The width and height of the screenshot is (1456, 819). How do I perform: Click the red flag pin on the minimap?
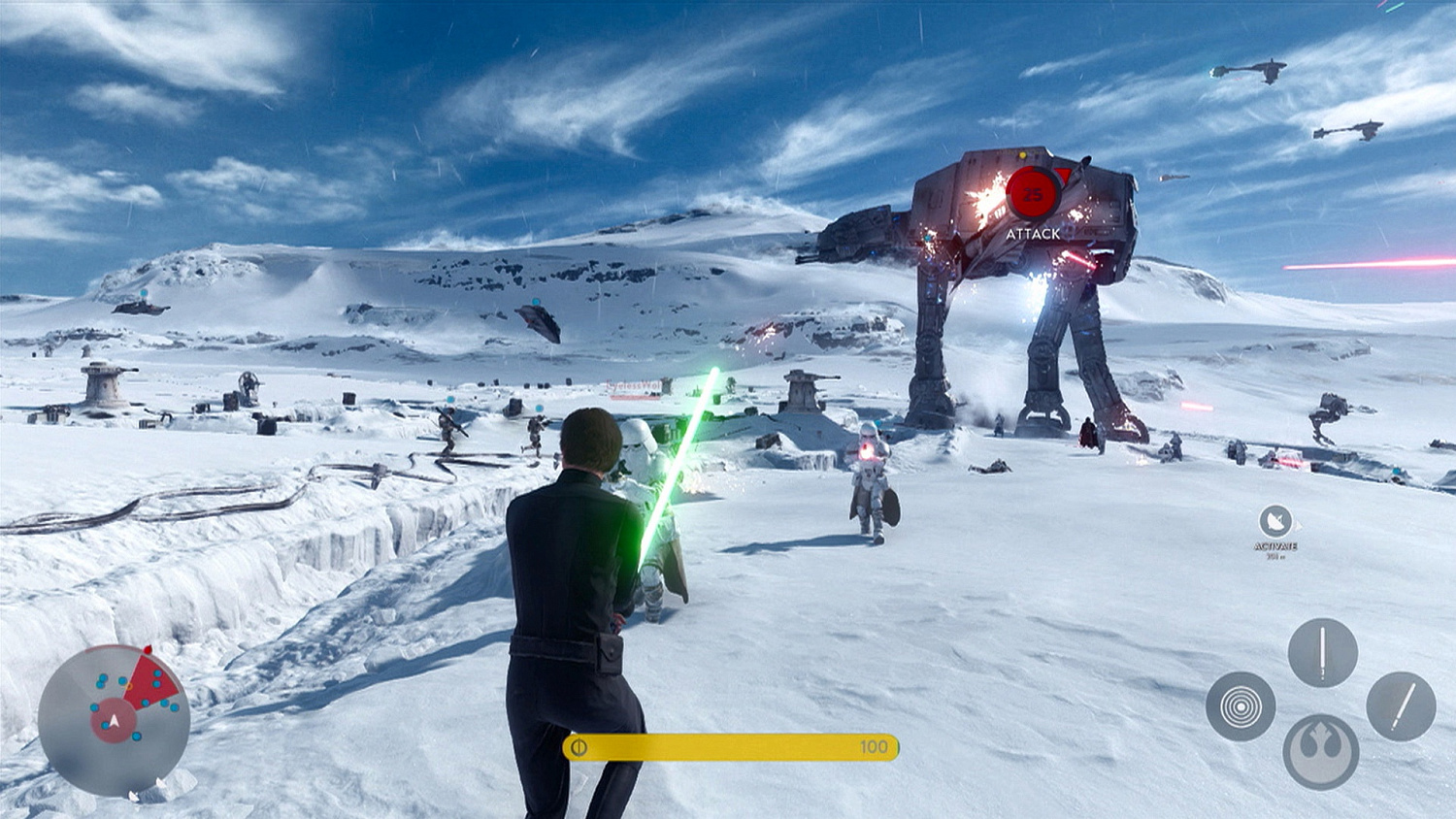tap(148, 649)
